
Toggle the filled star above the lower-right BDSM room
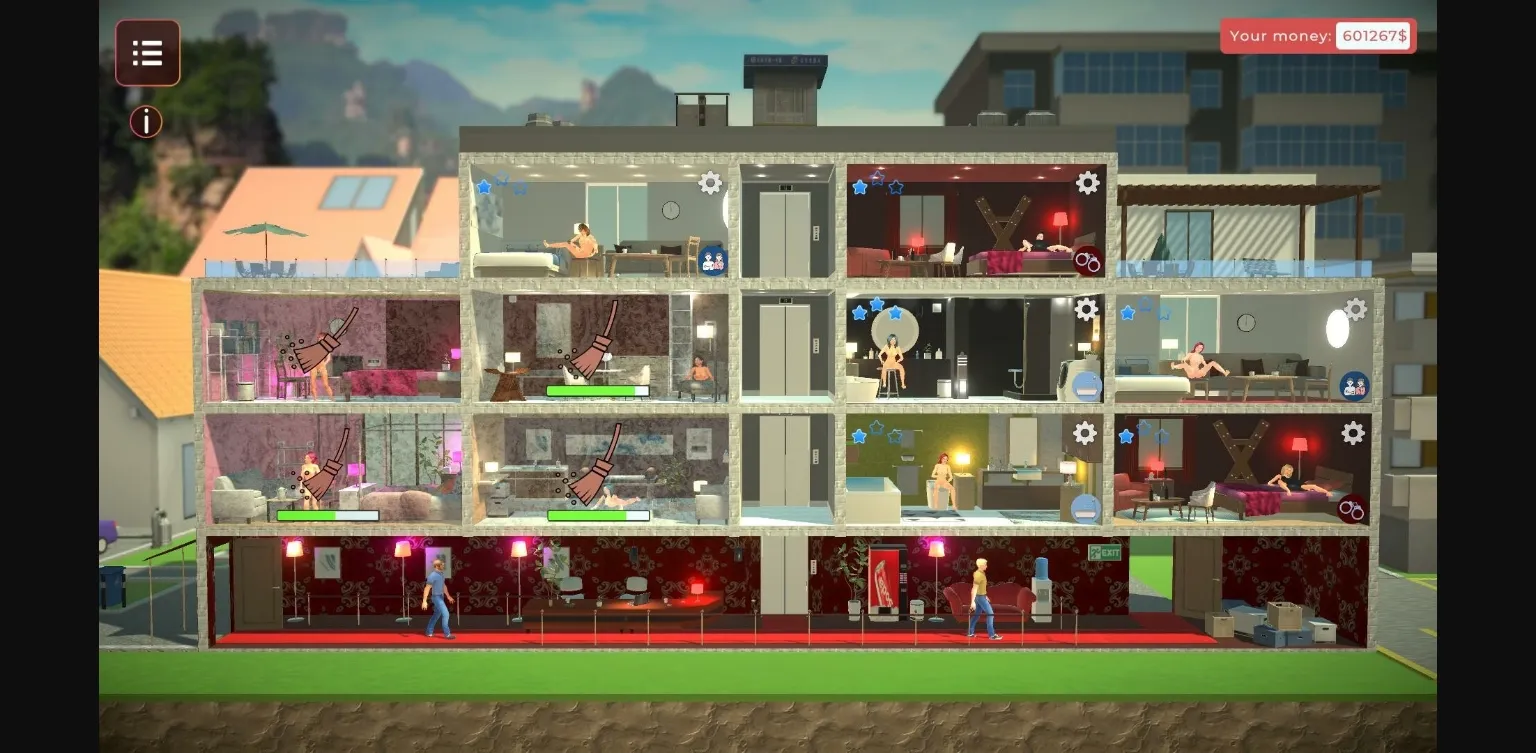coord(1126,436)
